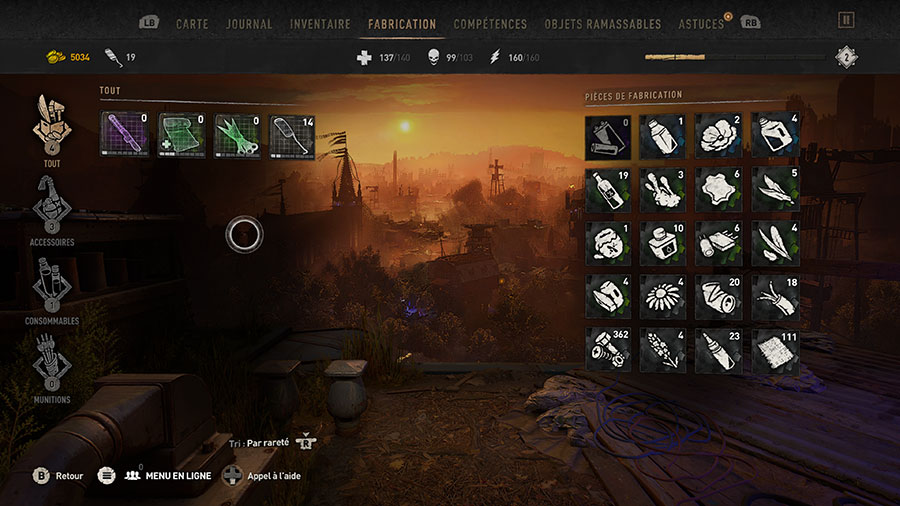900x506 pixels.
Task: Go to the Inventaire tab
Action: (320, 23)
